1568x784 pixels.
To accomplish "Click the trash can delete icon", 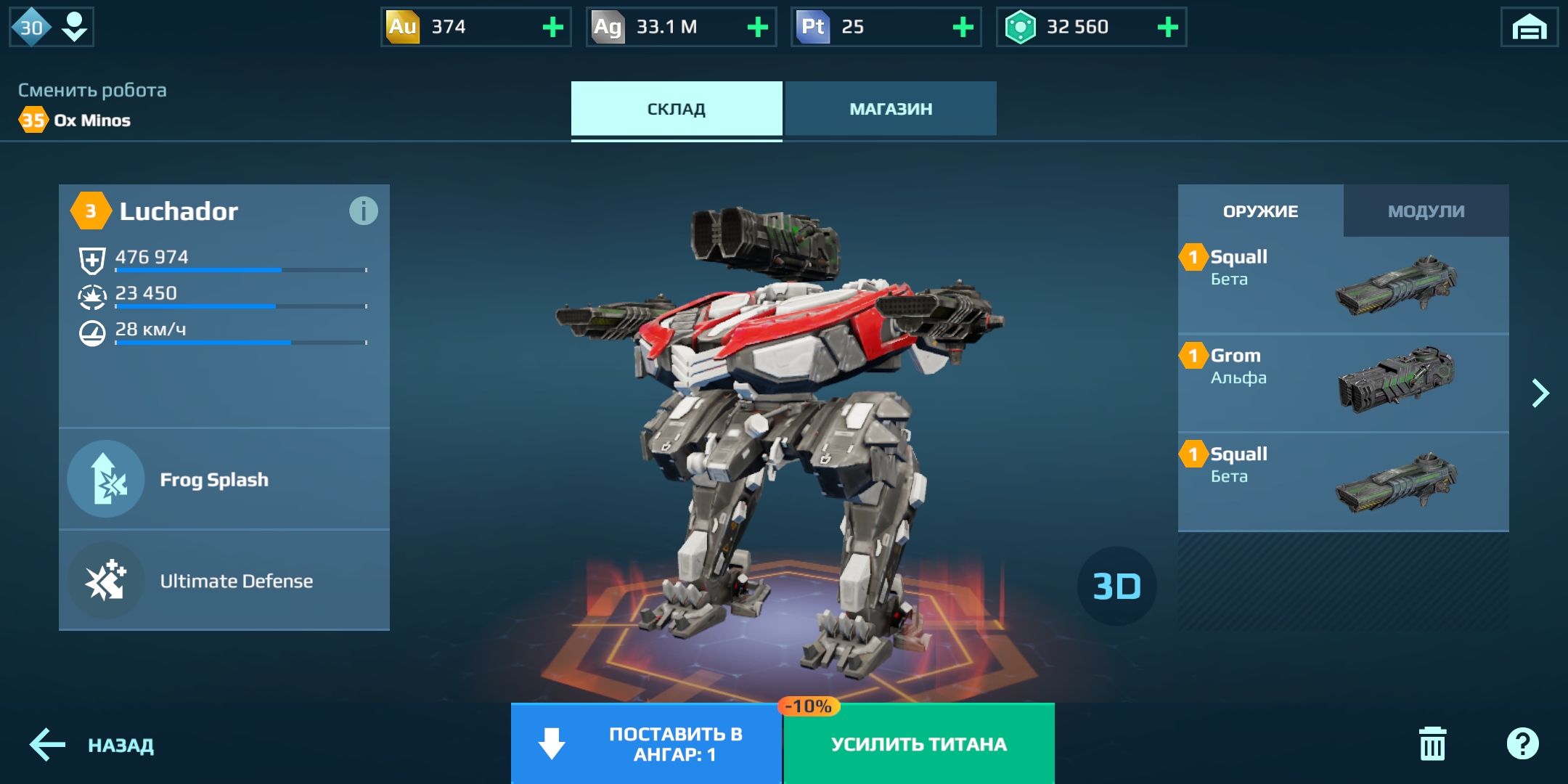I will [x=1432, y=744].
